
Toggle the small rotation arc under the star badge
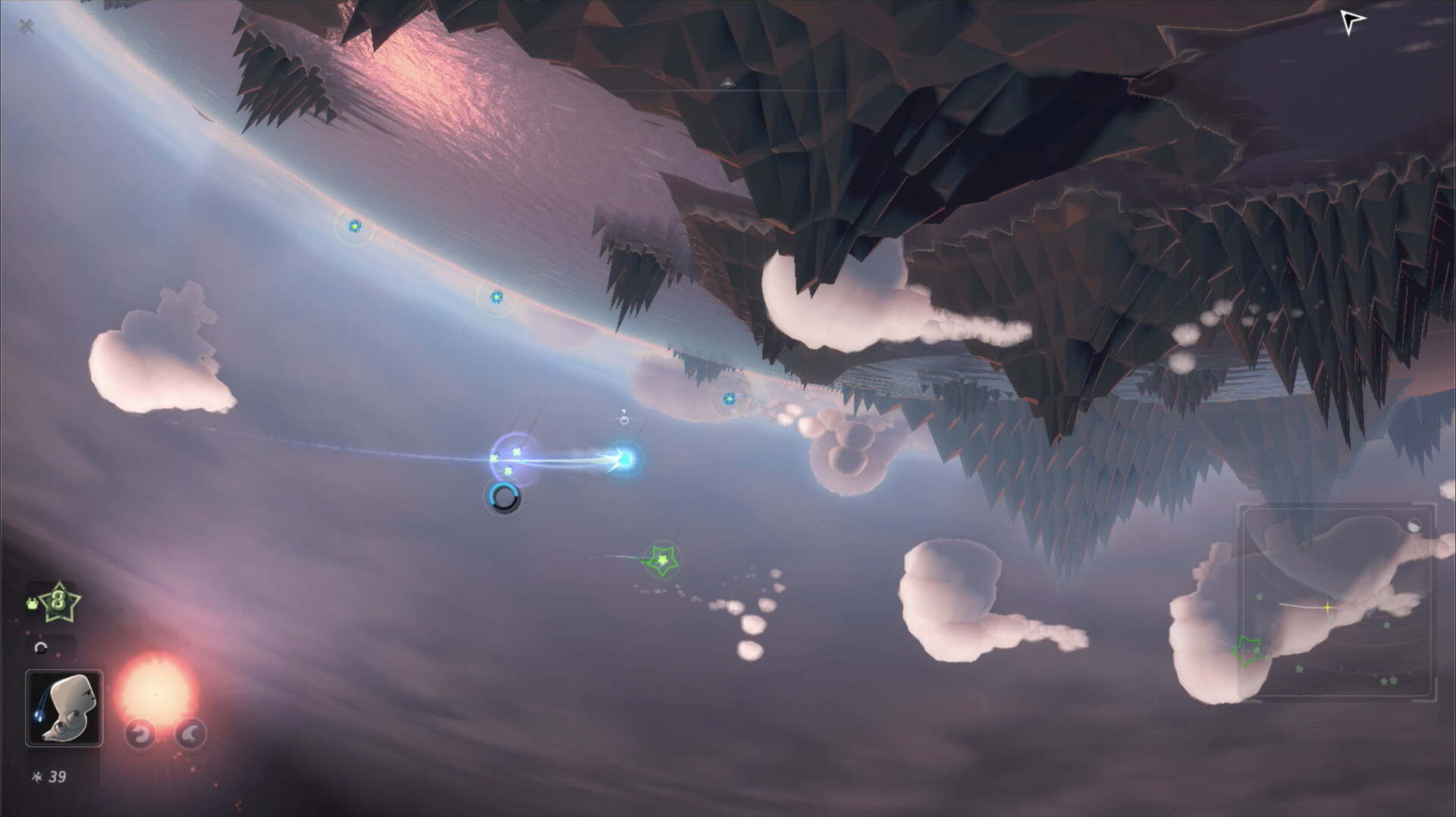41,646
